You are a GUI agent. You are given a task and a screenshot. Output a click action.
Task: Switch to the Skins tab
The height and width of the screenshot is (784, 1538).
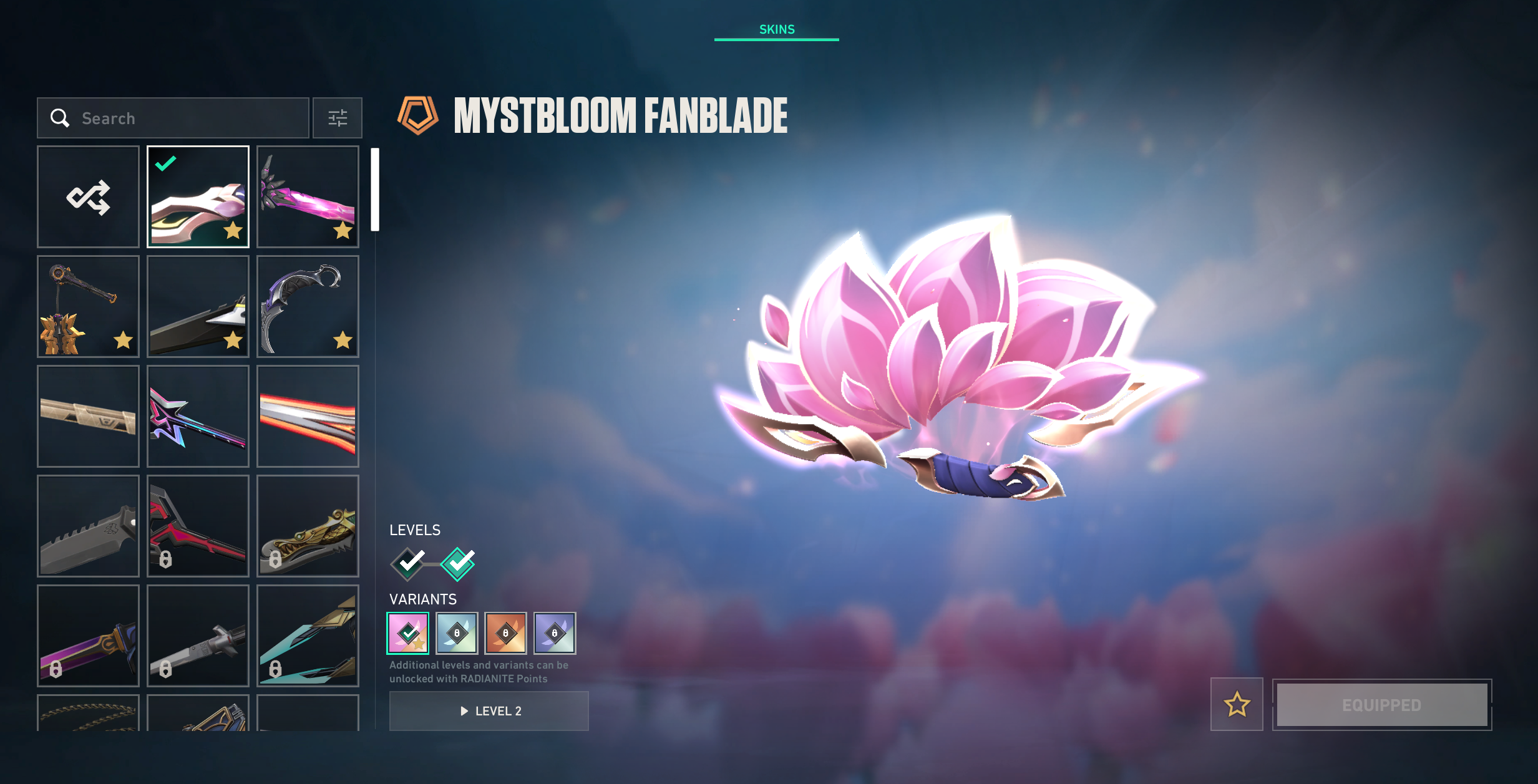click(x=776, y=29)
